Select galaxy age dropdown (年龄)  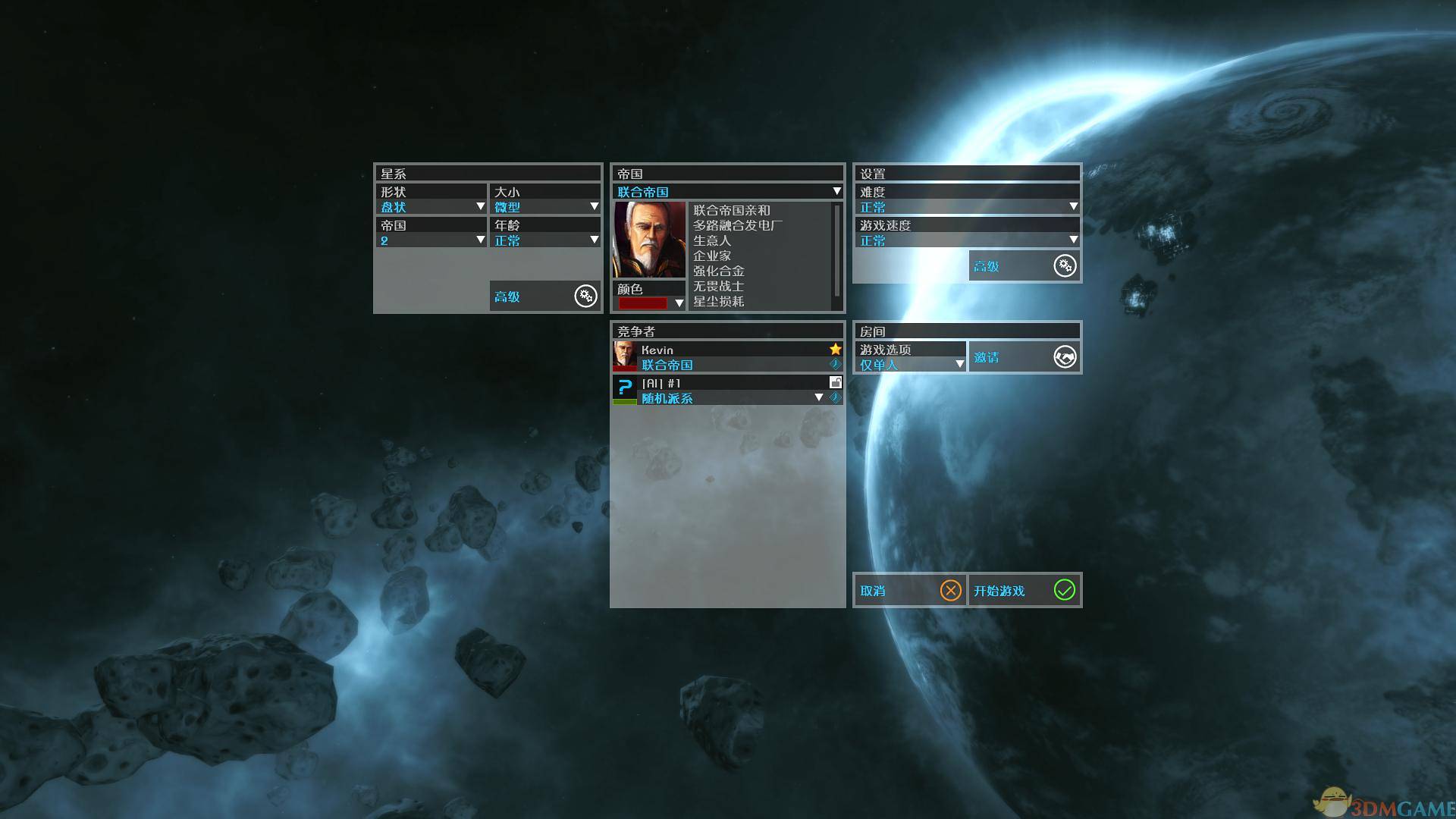[545, 240]
